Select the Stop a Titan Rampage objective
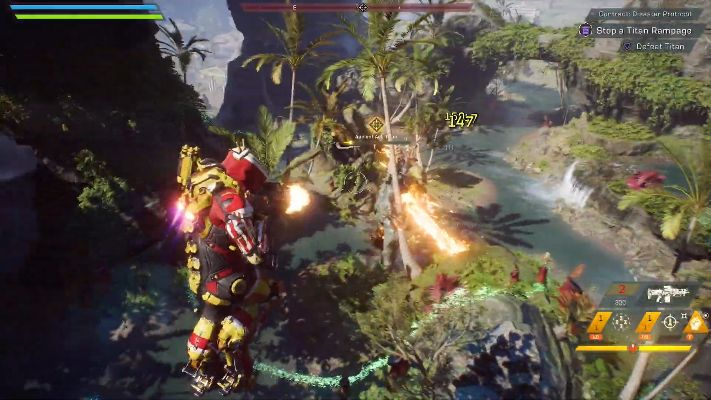This screenshot has height=400, width=711. click(636, 30)
